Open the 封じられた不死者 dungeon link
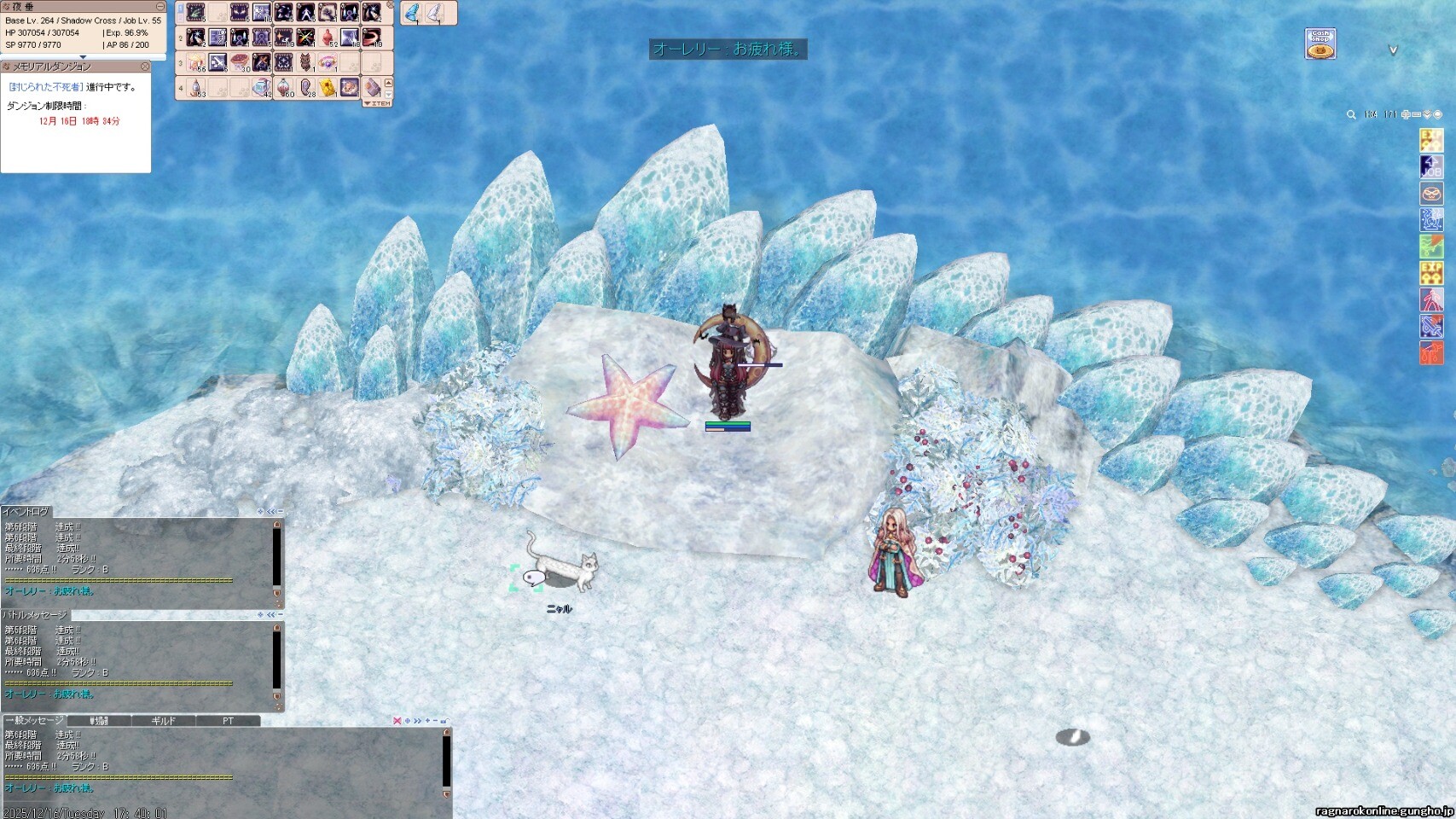This screenshot has height=819, width=1456. (46, 87)
